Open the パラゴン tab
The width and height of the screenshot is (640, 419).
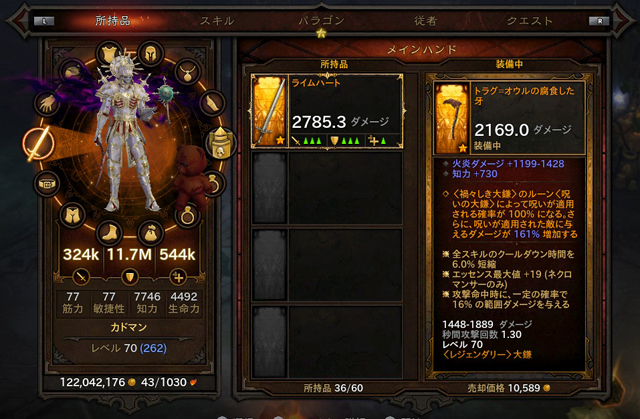[x=322, y=19]
